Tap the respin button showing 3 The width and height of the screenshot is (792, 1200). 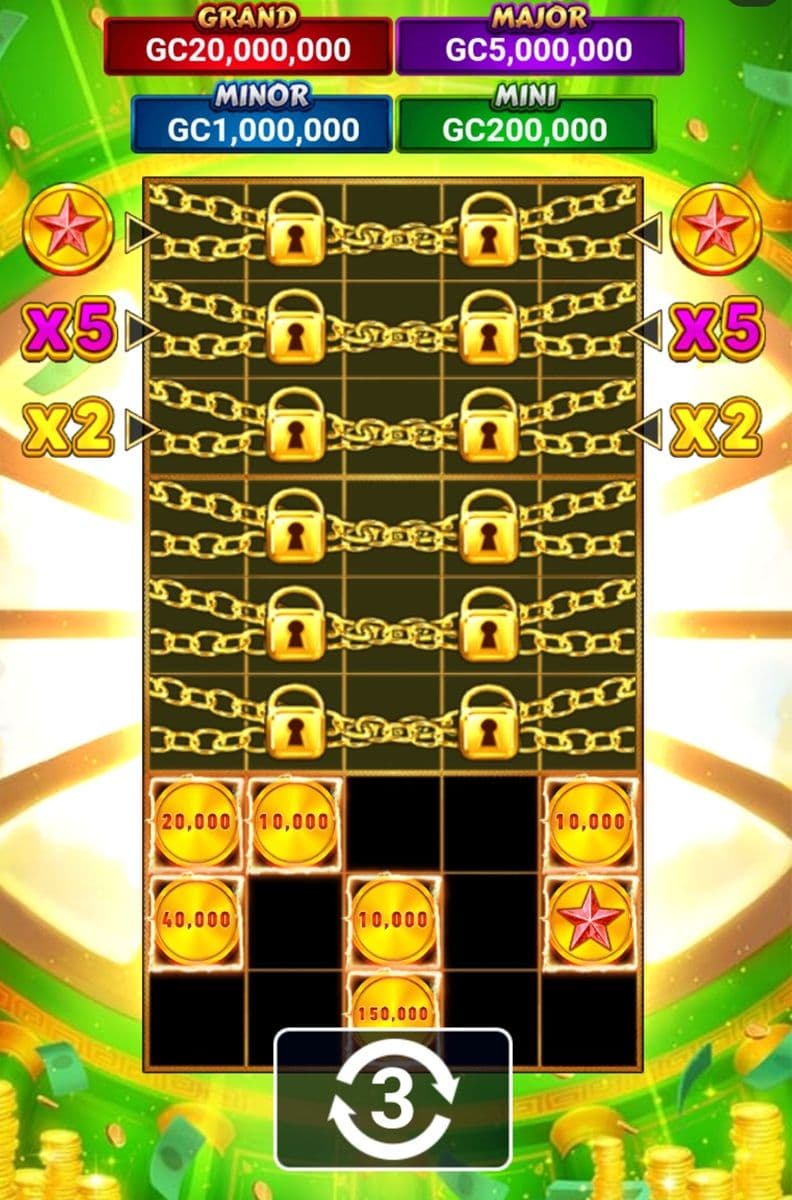coord(393,1100)
